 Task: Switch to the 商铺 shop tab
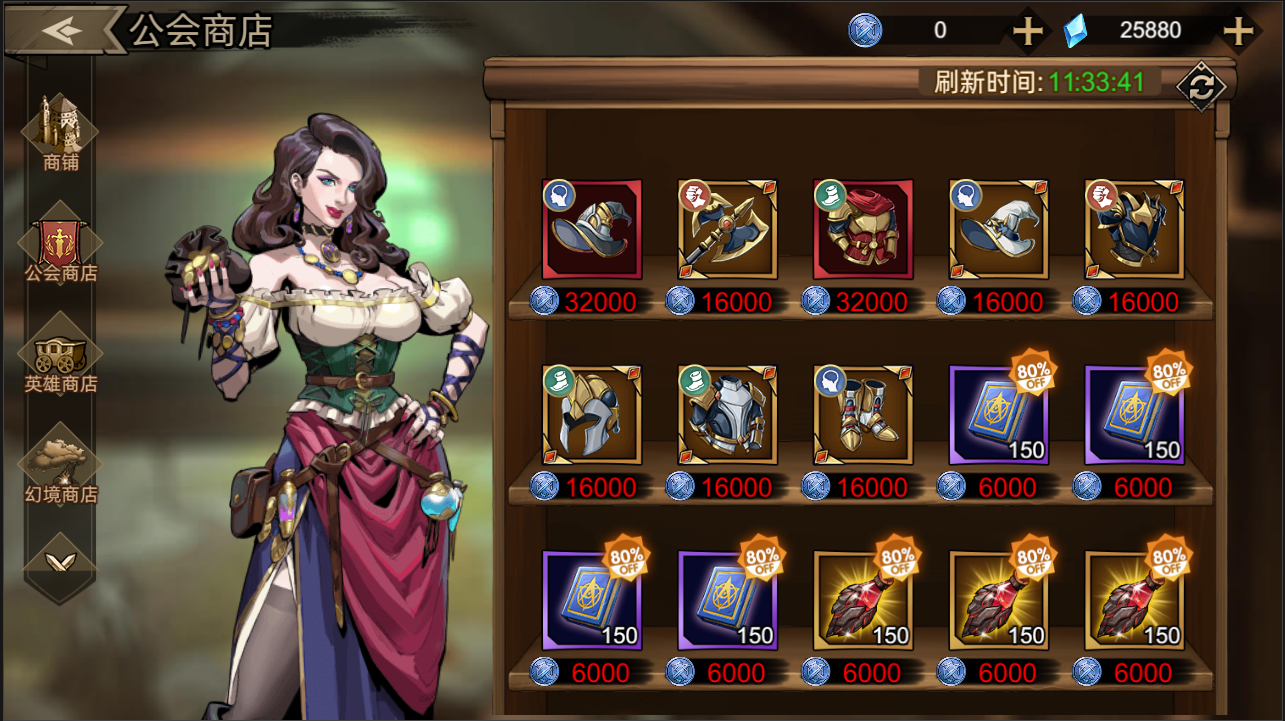[x=61, y=133]
